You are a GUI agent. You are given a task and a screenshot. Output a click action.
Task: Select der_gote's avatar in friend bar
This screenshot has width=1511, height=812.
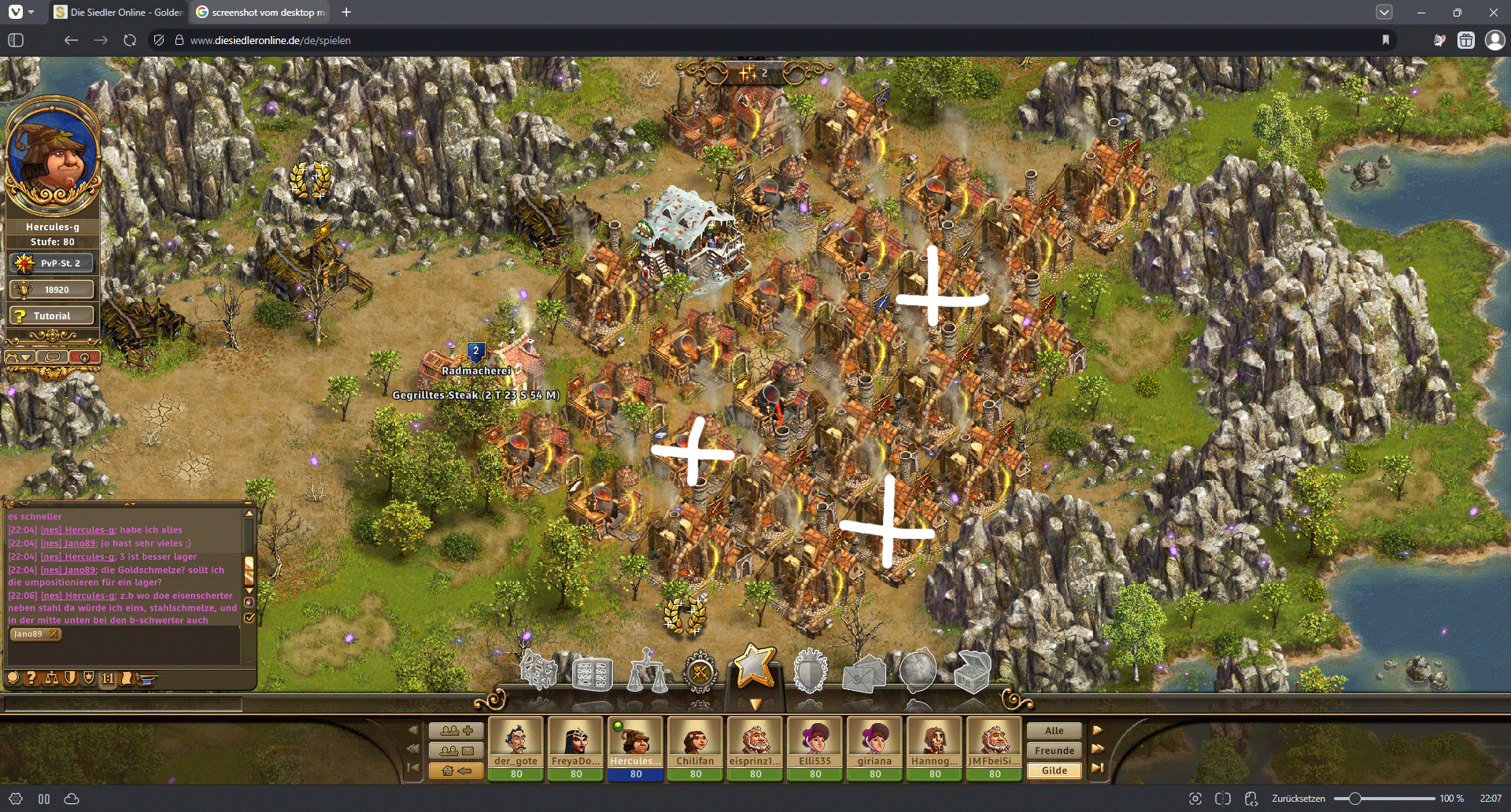[515, 740]
